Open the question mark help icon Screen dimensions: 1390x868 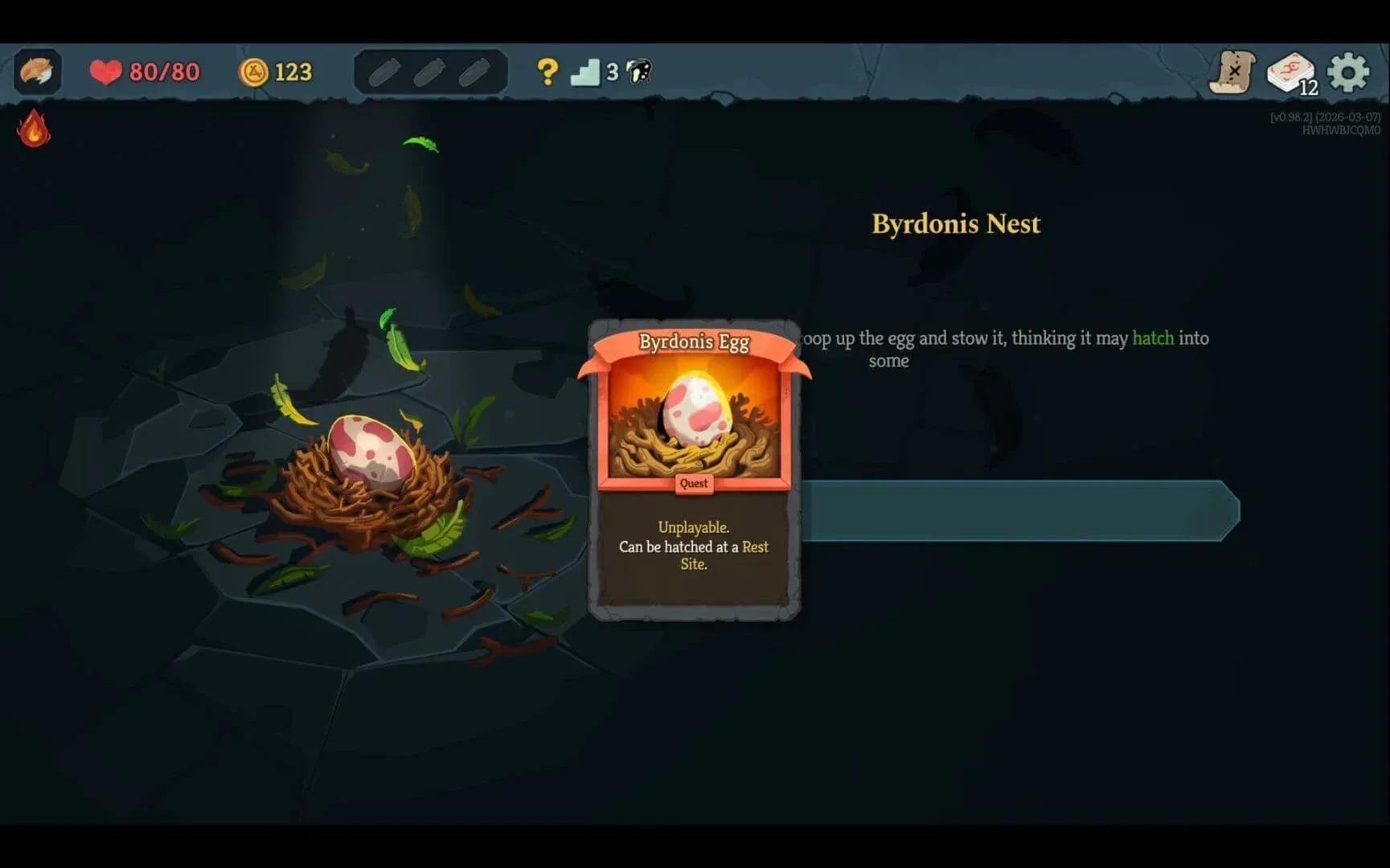(x=547, y=72)
